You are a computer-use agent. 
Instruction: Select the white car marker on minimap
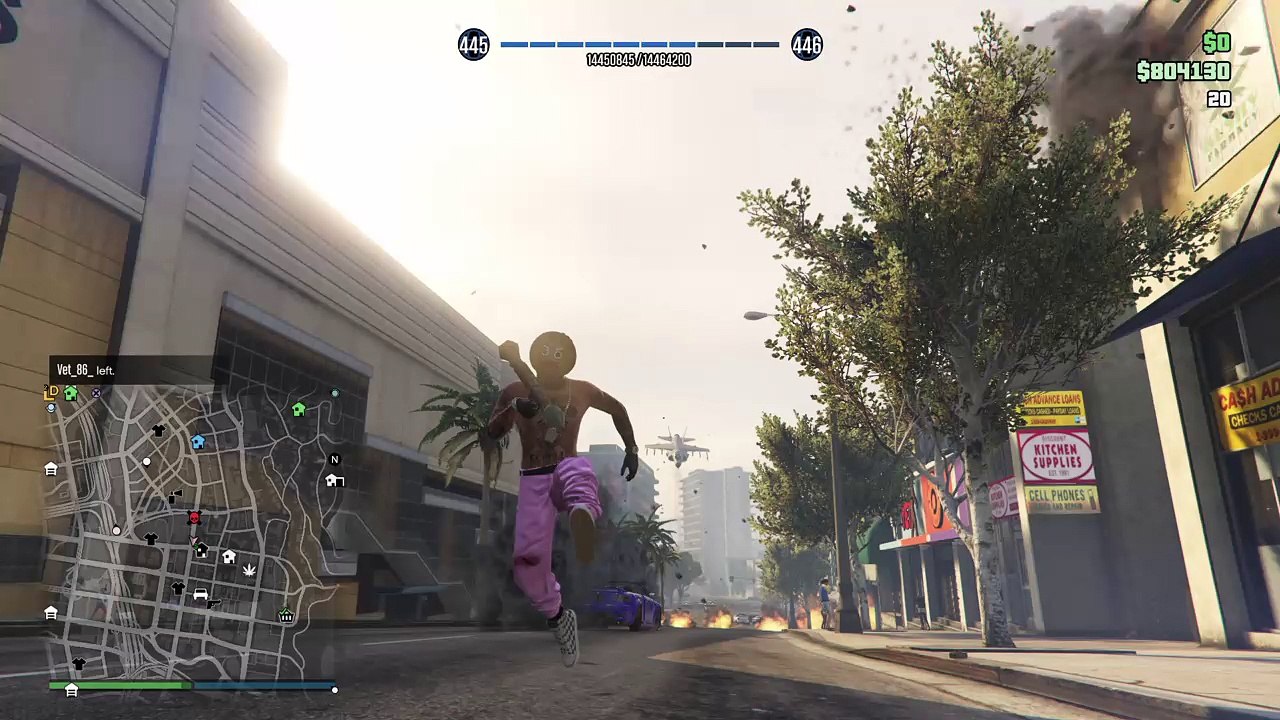[x=200, y=594]
